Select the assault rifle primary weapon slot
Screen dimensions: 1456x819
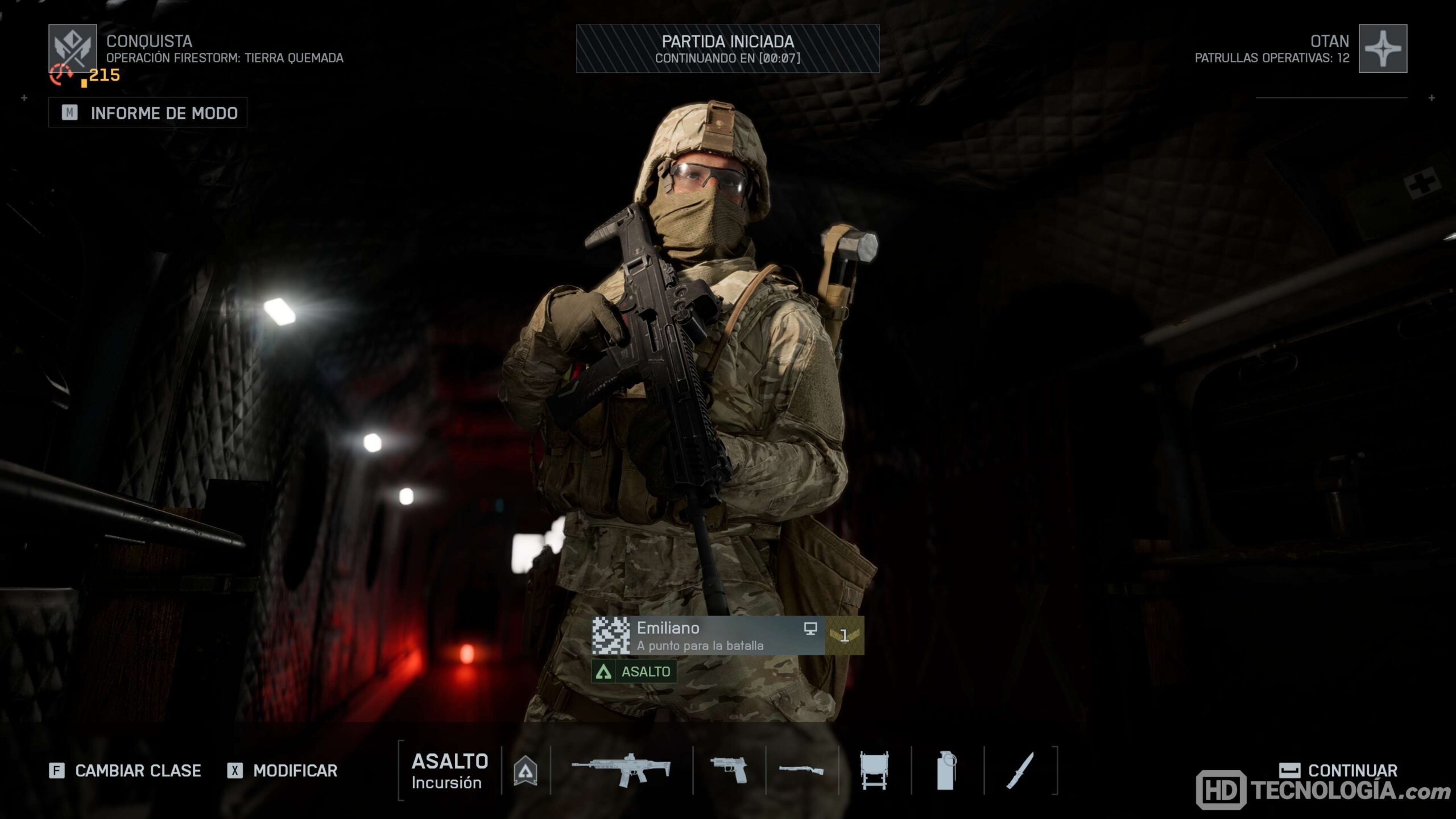(x=621, y=771)
